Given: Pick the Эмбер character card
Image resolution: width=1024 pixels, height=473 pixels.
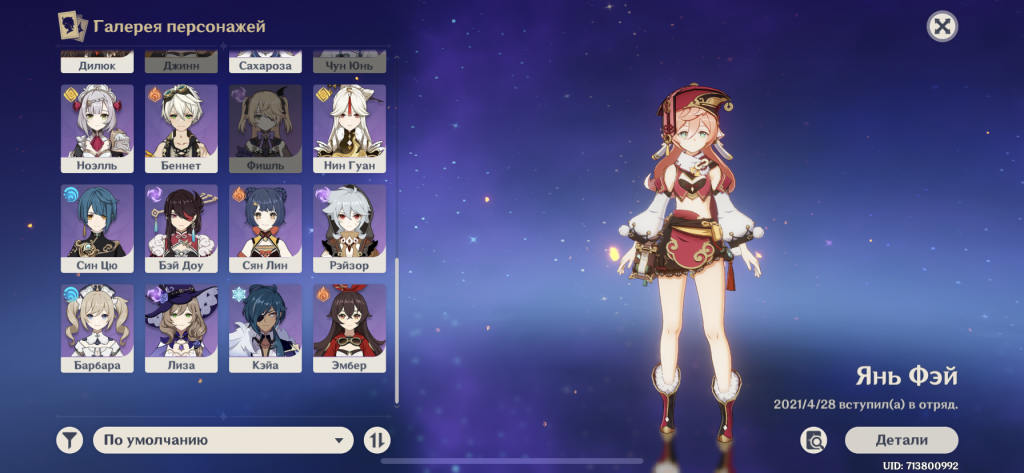Looking at the screenshot, I should click(x=349, y=329).
